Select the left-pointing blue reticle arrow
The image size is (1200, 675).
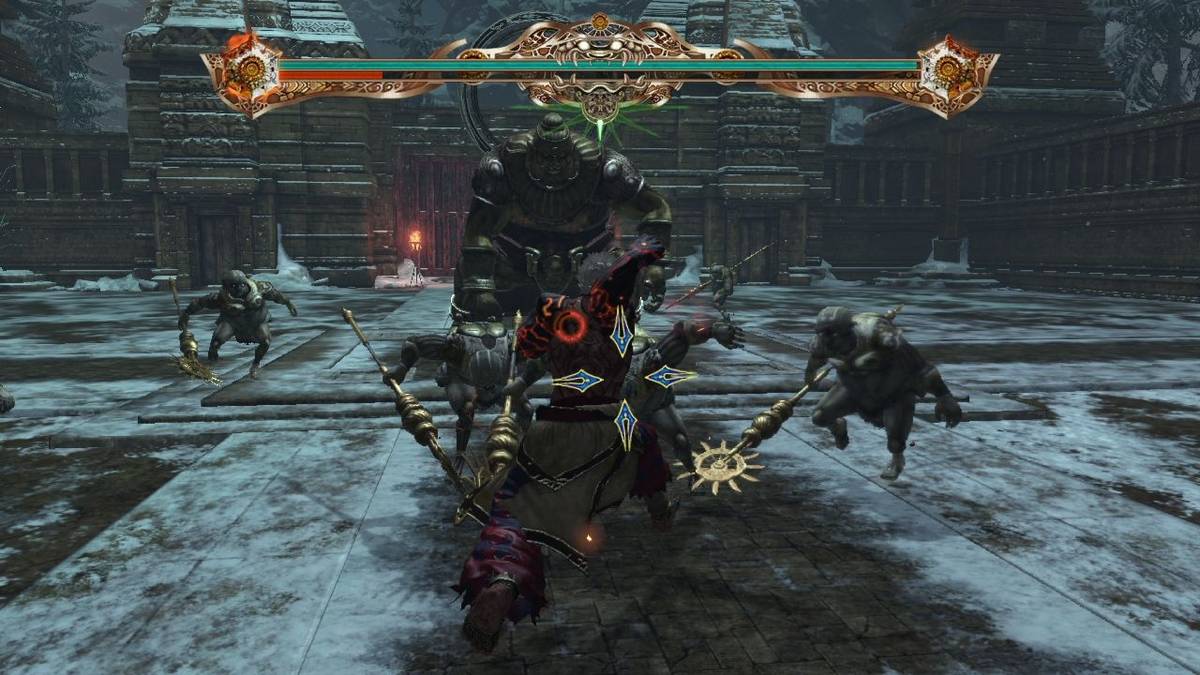pos(577,380)
